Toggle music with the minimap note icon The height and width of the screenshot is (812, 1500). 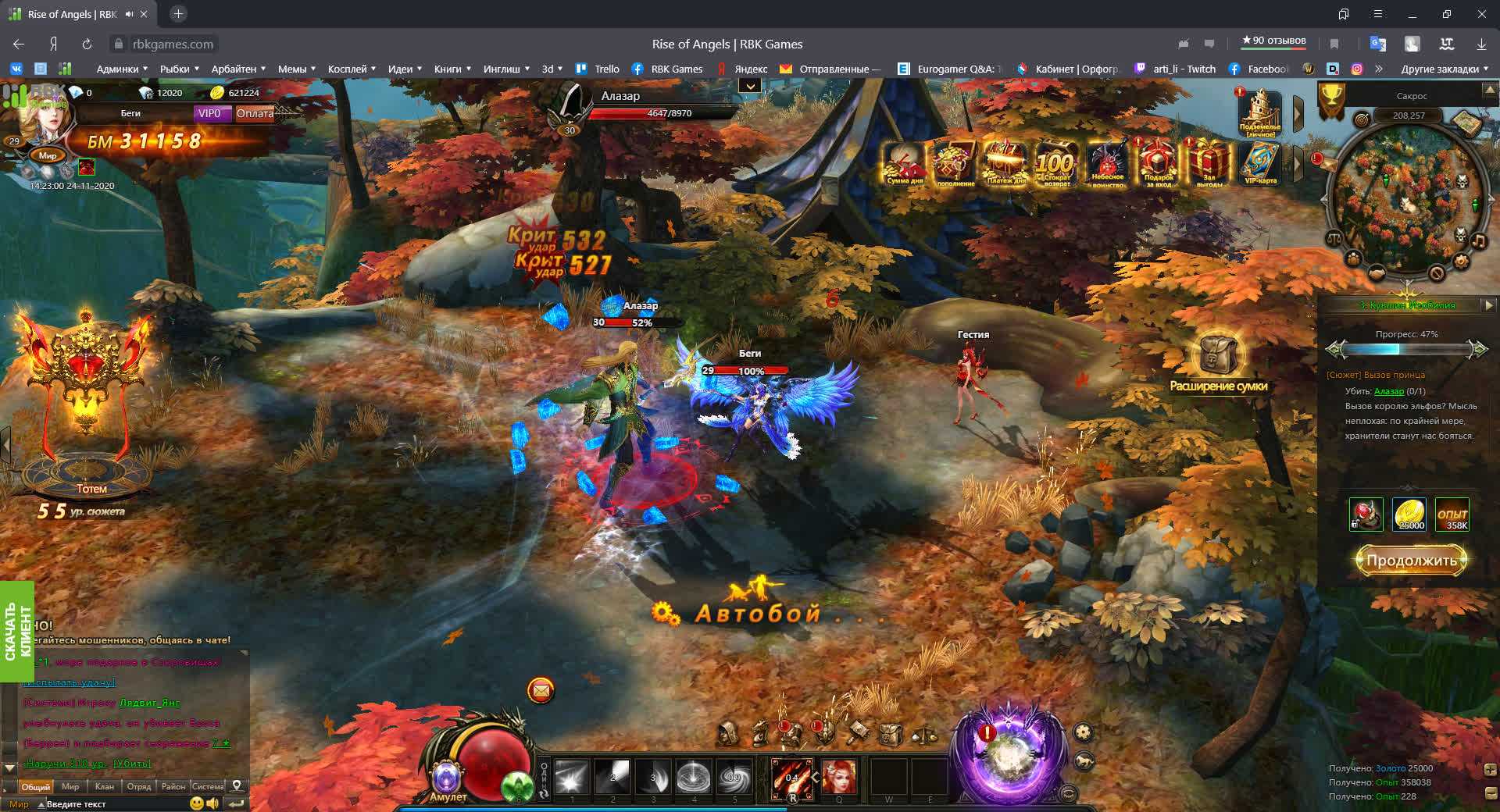click(x=1479, y=240)
